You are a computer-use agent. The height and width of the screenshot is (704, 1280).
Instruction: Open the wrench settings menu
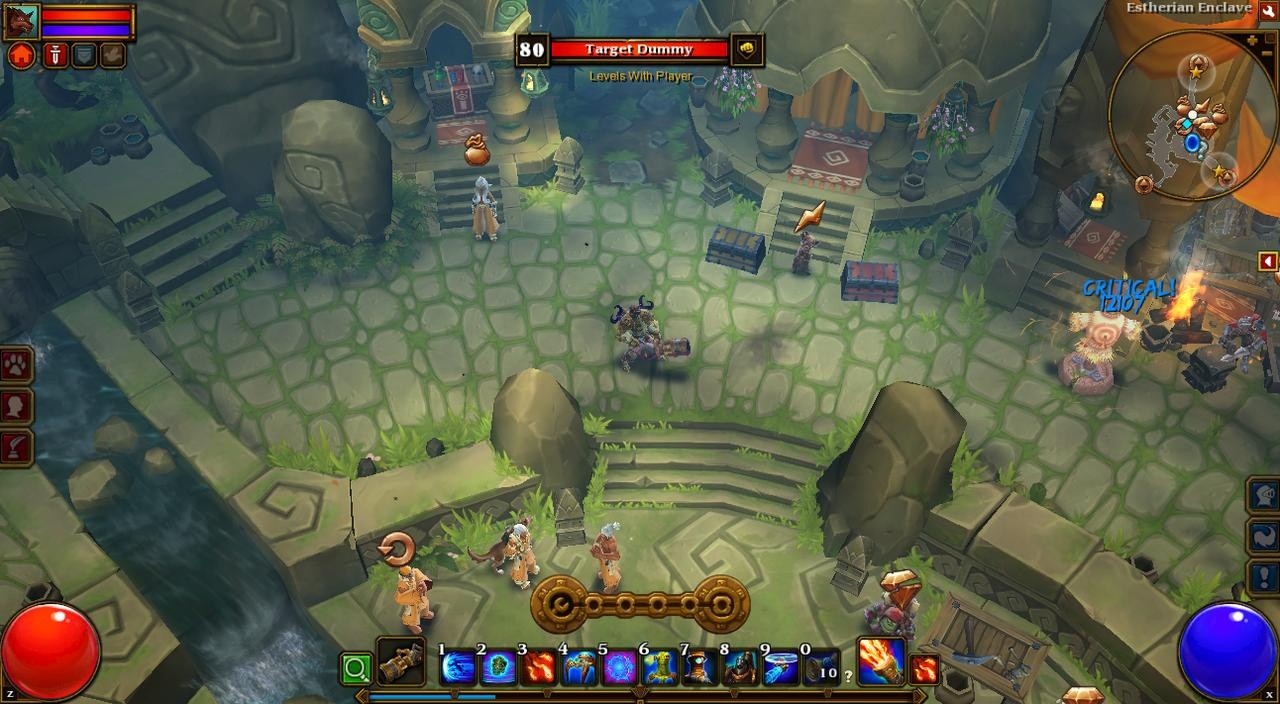point(1268,10)
